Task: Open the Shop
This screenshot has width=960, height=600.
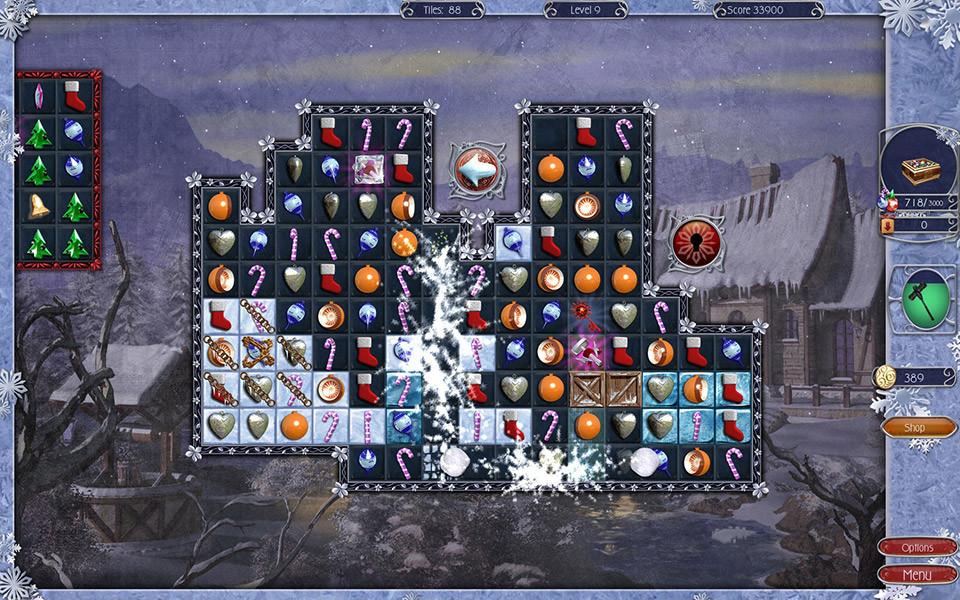Action: 918,428
